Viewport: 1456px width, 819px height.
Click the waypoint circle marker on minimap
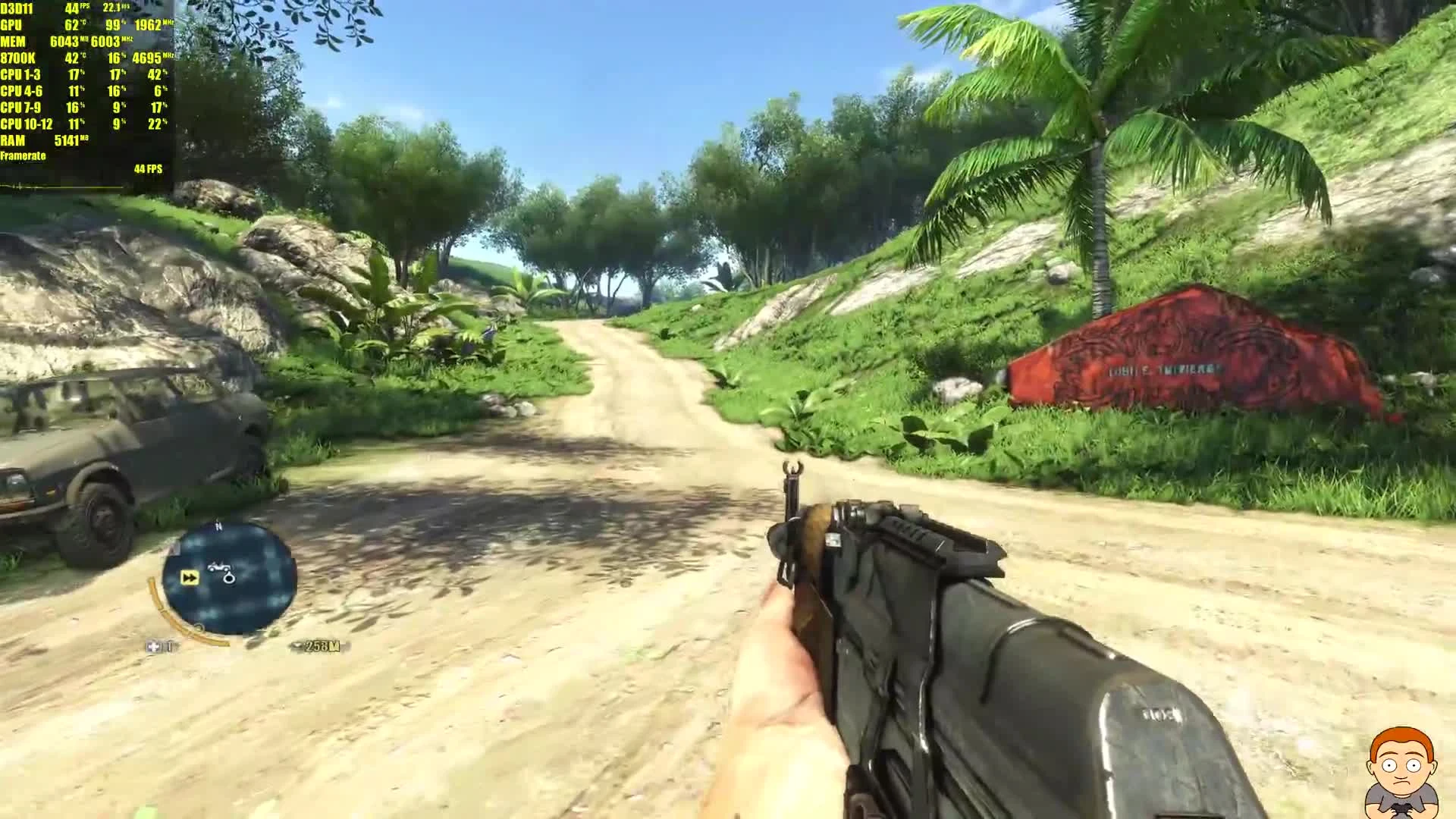tap(229, 579)
